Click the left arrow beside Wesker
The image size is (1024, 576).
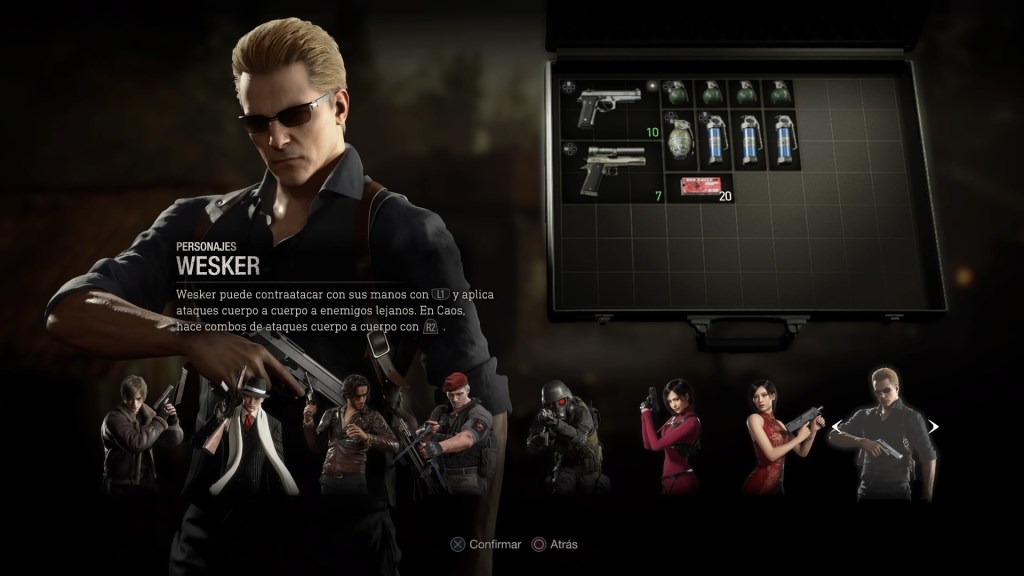point(836,427)
